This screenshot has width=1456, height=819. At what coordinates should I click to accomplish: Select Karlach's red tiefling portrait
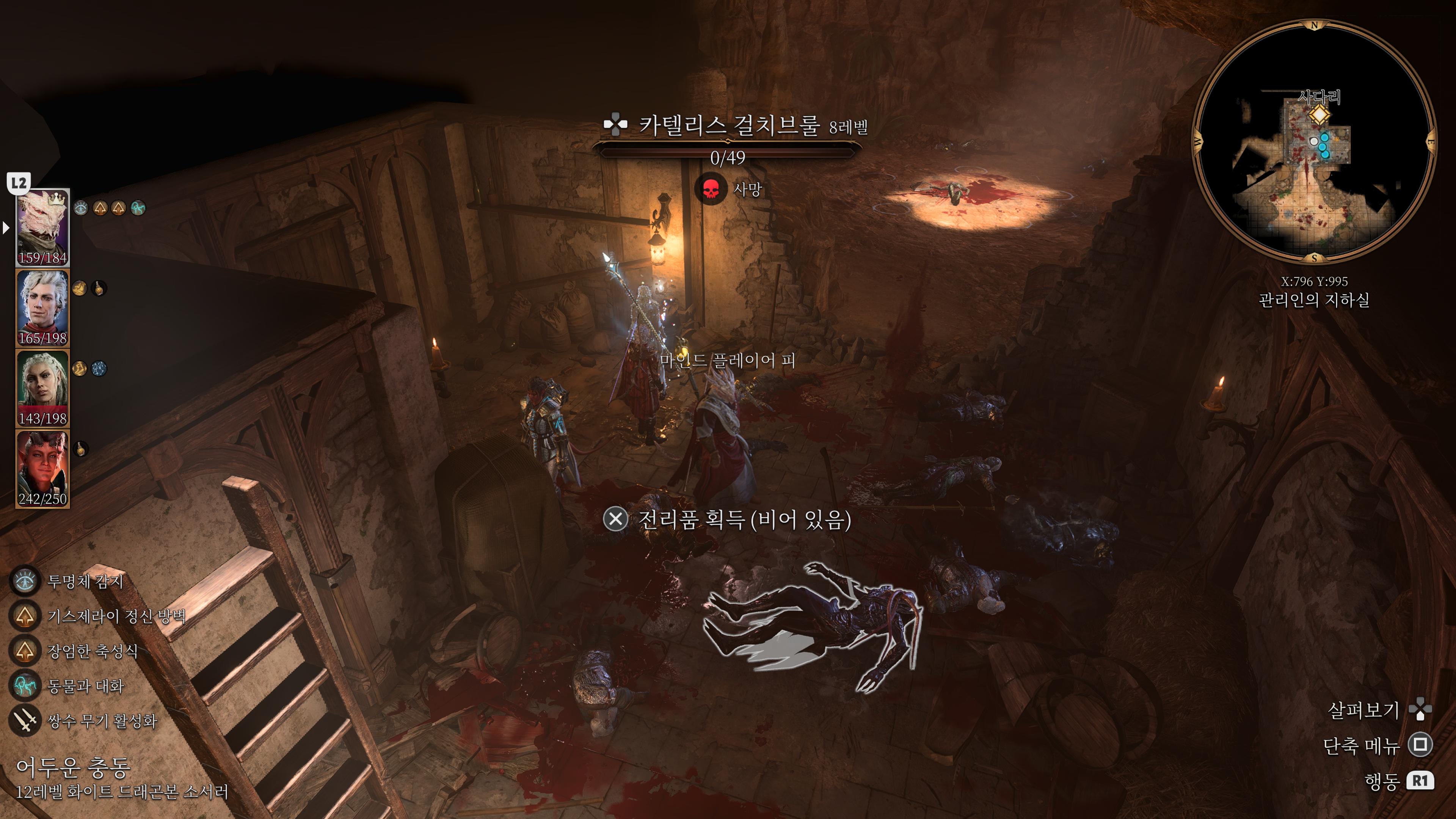point(42,468)
